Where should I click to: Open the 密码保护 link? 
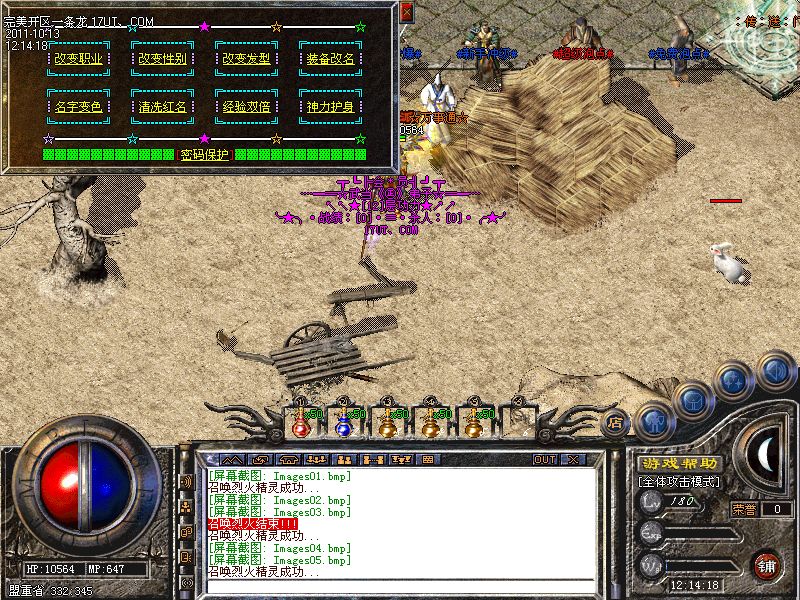coord(205,155)
